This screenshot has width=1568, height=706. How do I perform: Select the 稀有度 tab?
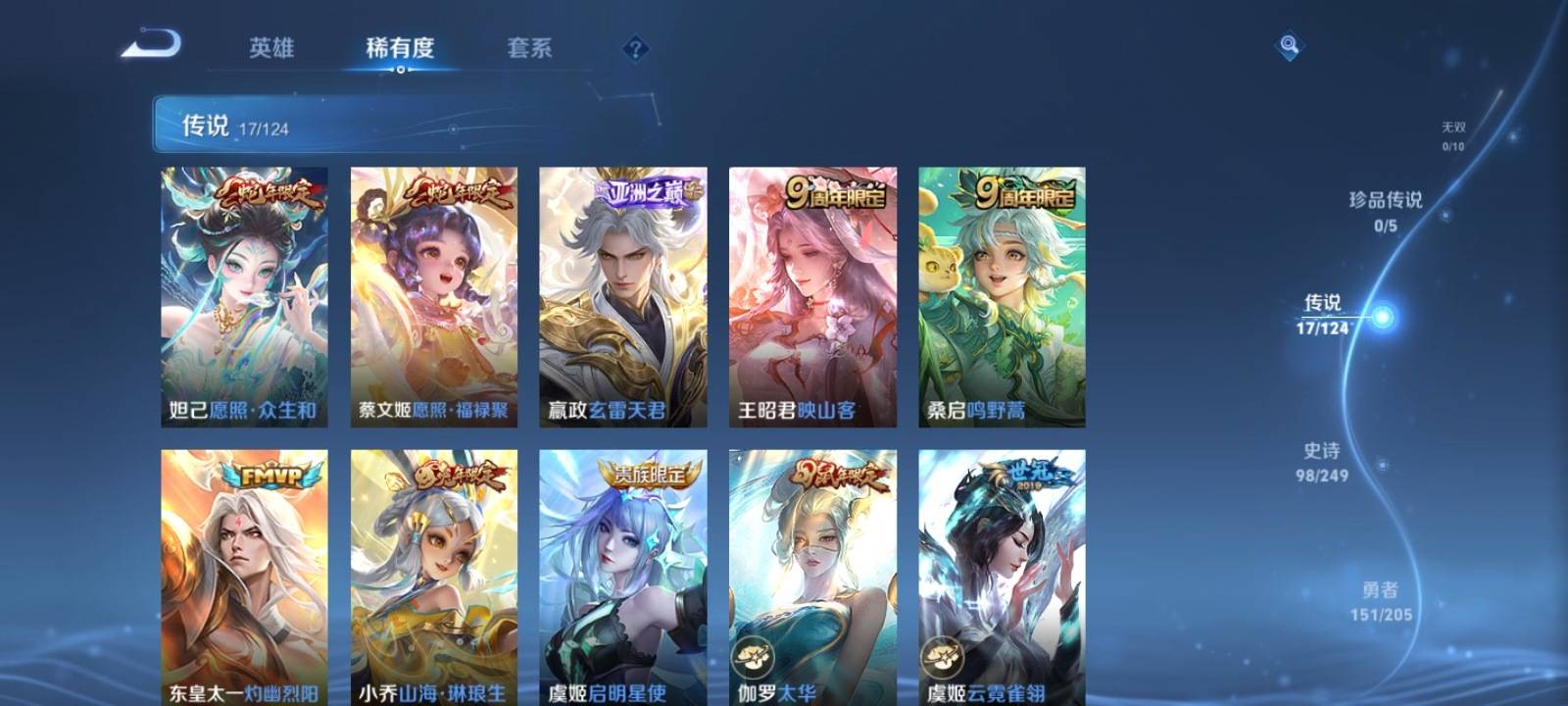click(400, 48)
